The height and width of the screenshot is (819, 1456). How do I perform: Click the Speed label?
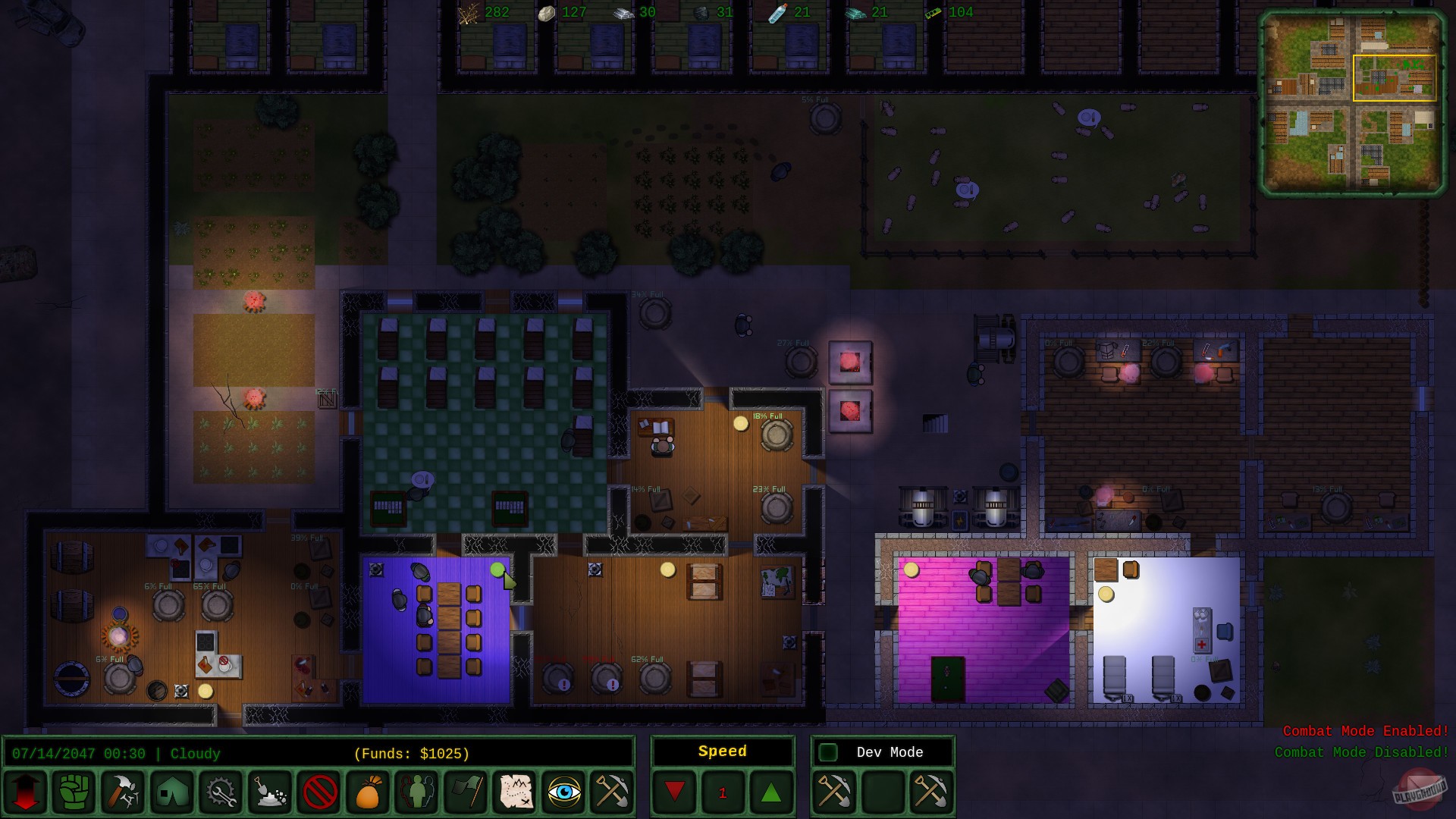point(722,752)
